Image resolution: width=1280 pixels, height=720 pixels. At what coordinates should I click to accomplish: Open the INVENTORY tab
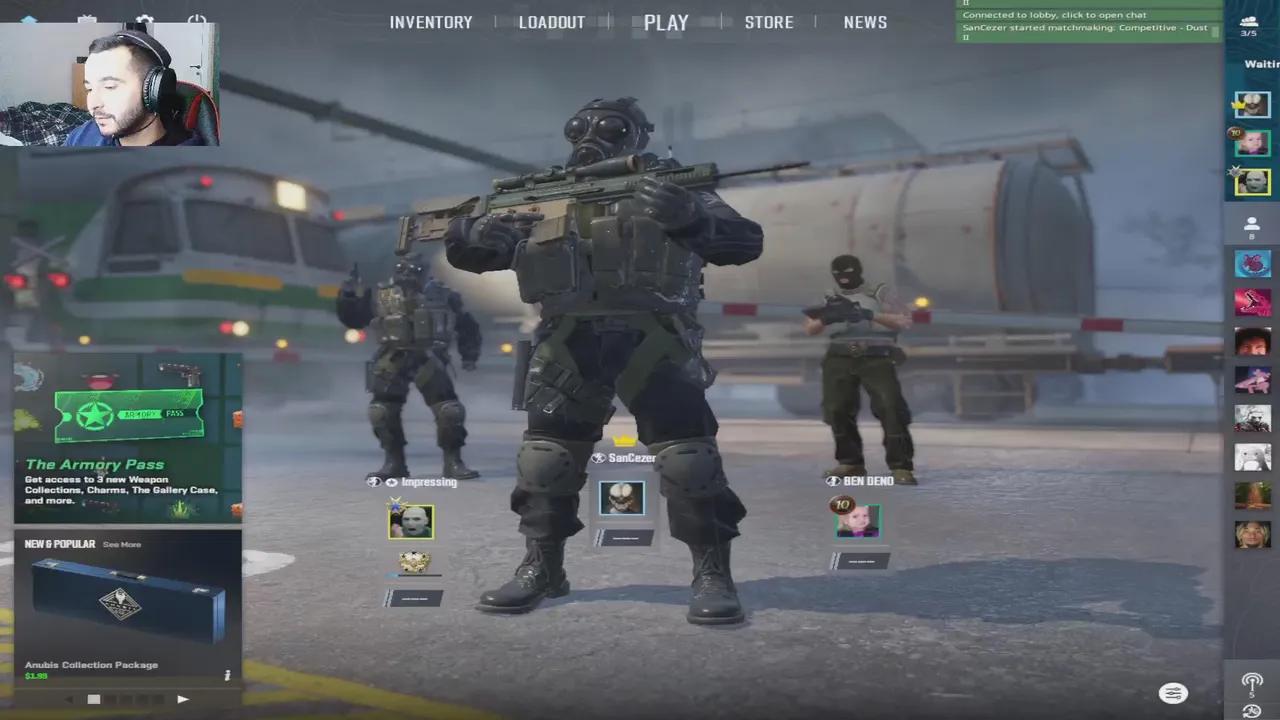click(431, 22)
